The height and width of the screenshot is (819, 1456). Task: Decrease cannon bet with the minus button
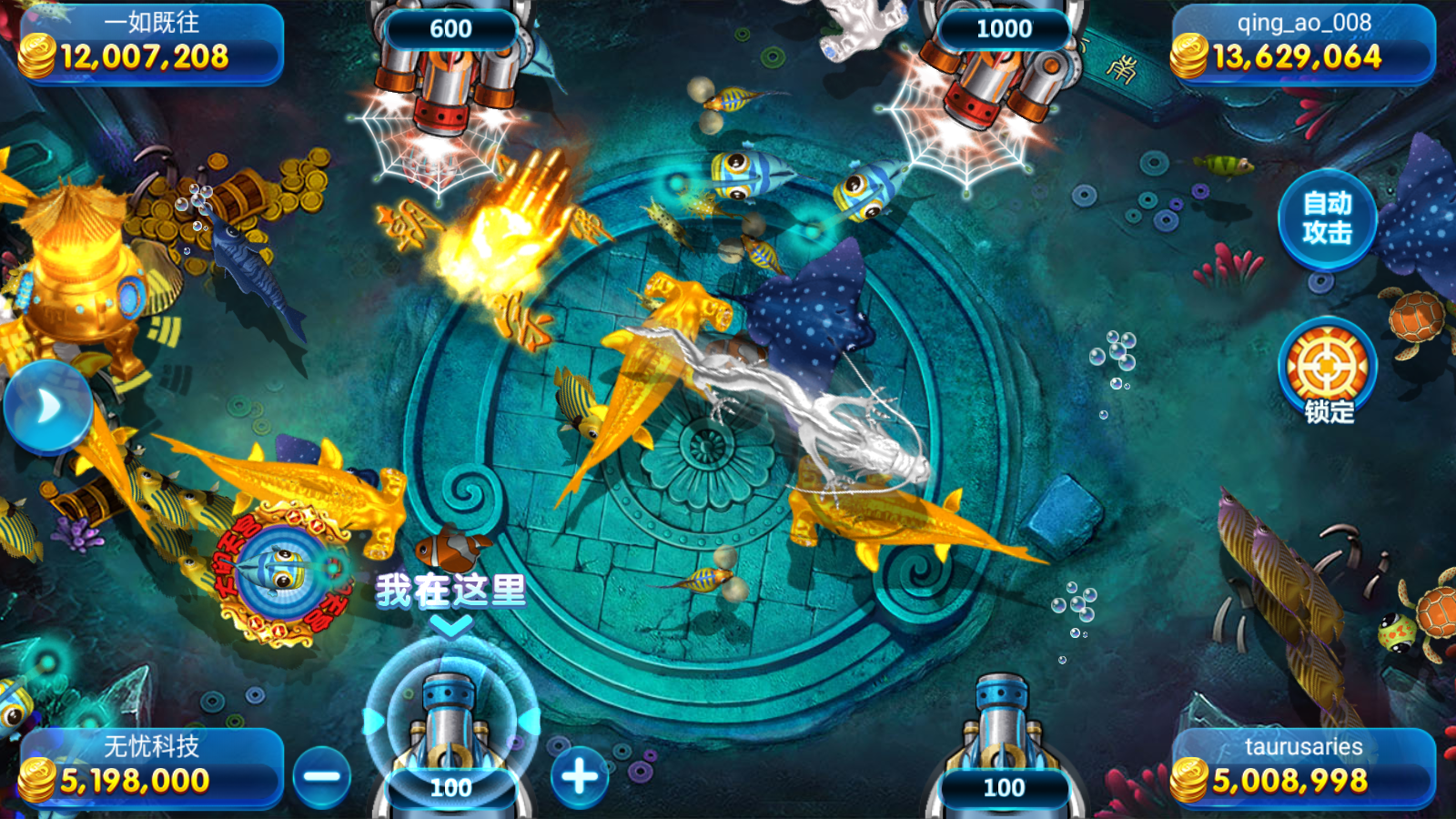[x=321, y=777]
